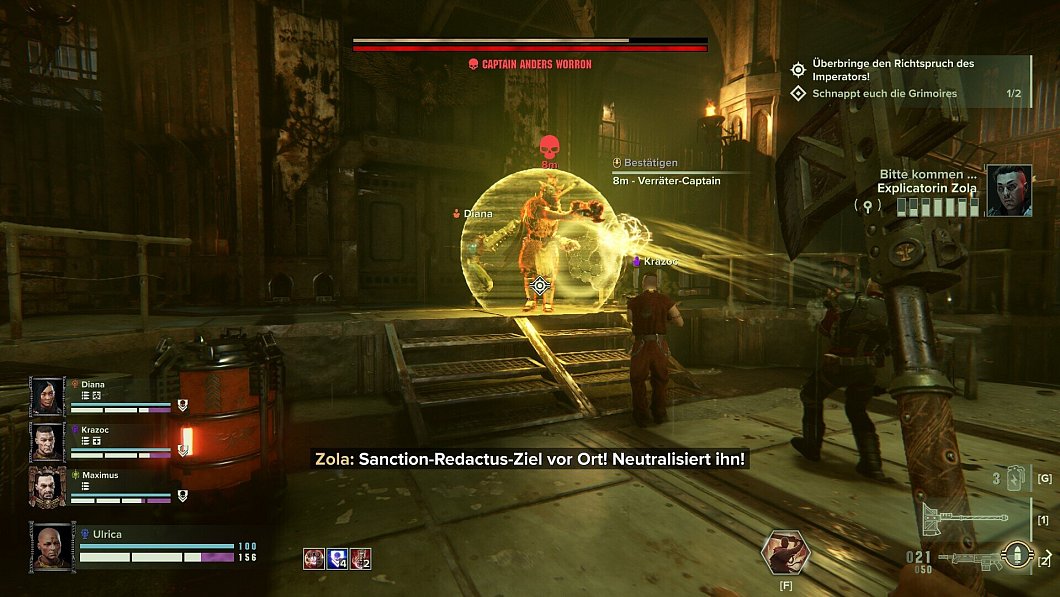Screen dimensions: 1060x597
Task: Select the Schnappt euch die Grimoires objective
Action: click(x=885, y=94)
